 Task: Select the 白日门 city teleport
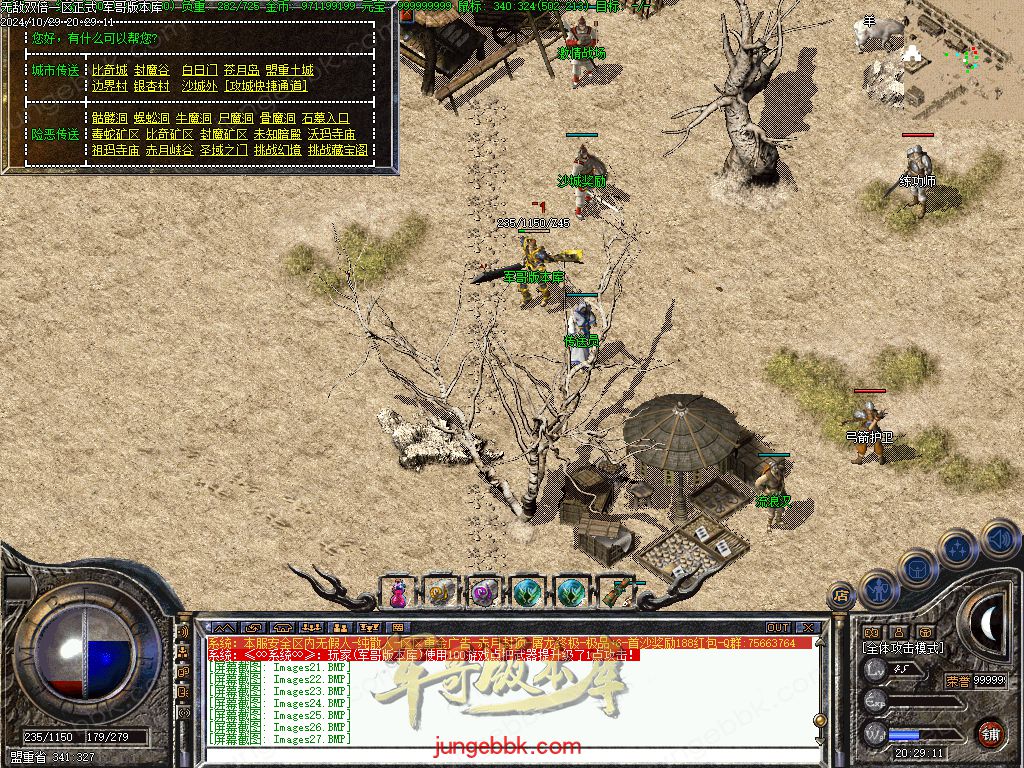click(199, 70)
